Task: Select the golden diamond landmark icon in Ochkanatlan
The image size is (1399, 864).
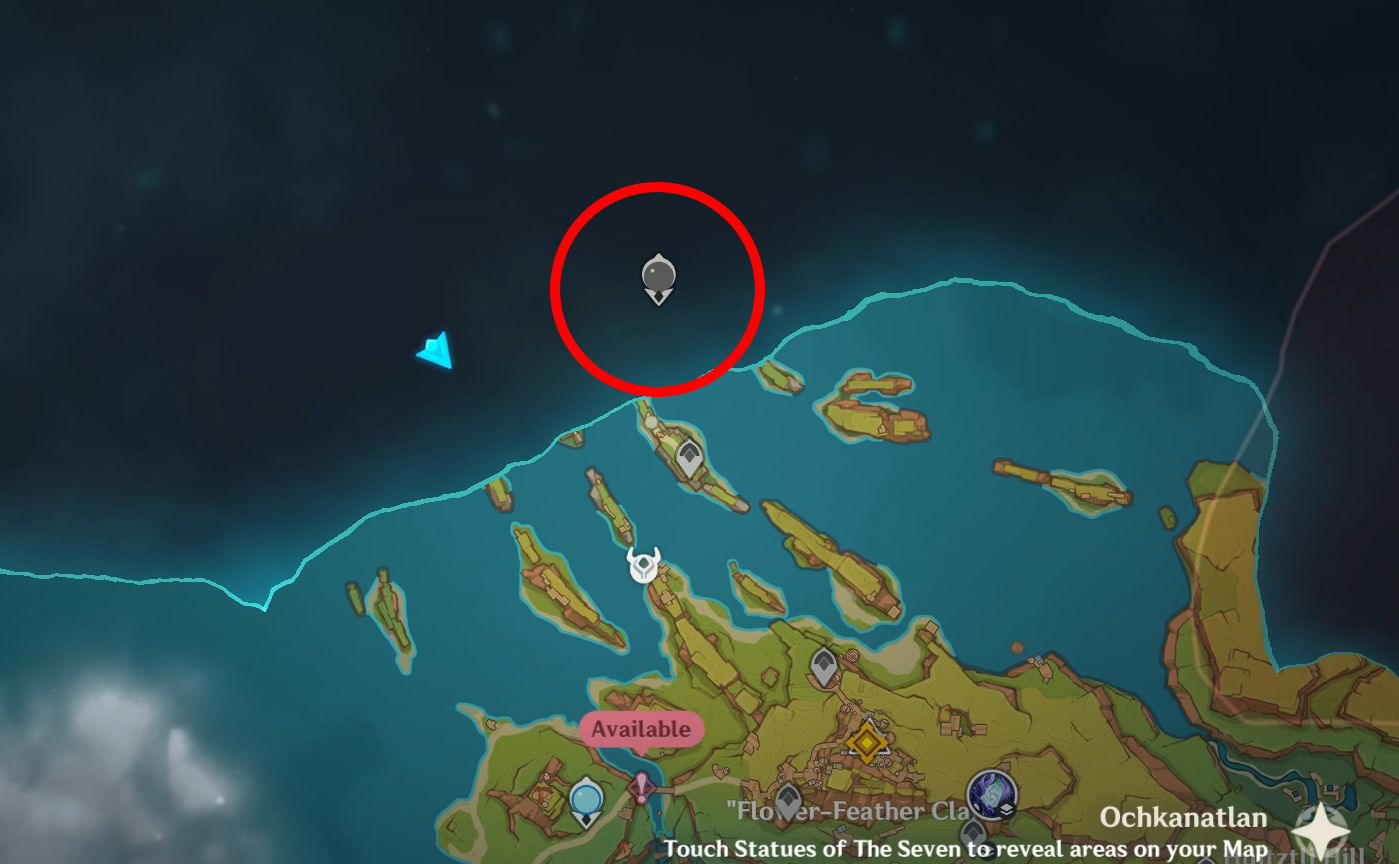Action: 867,741
